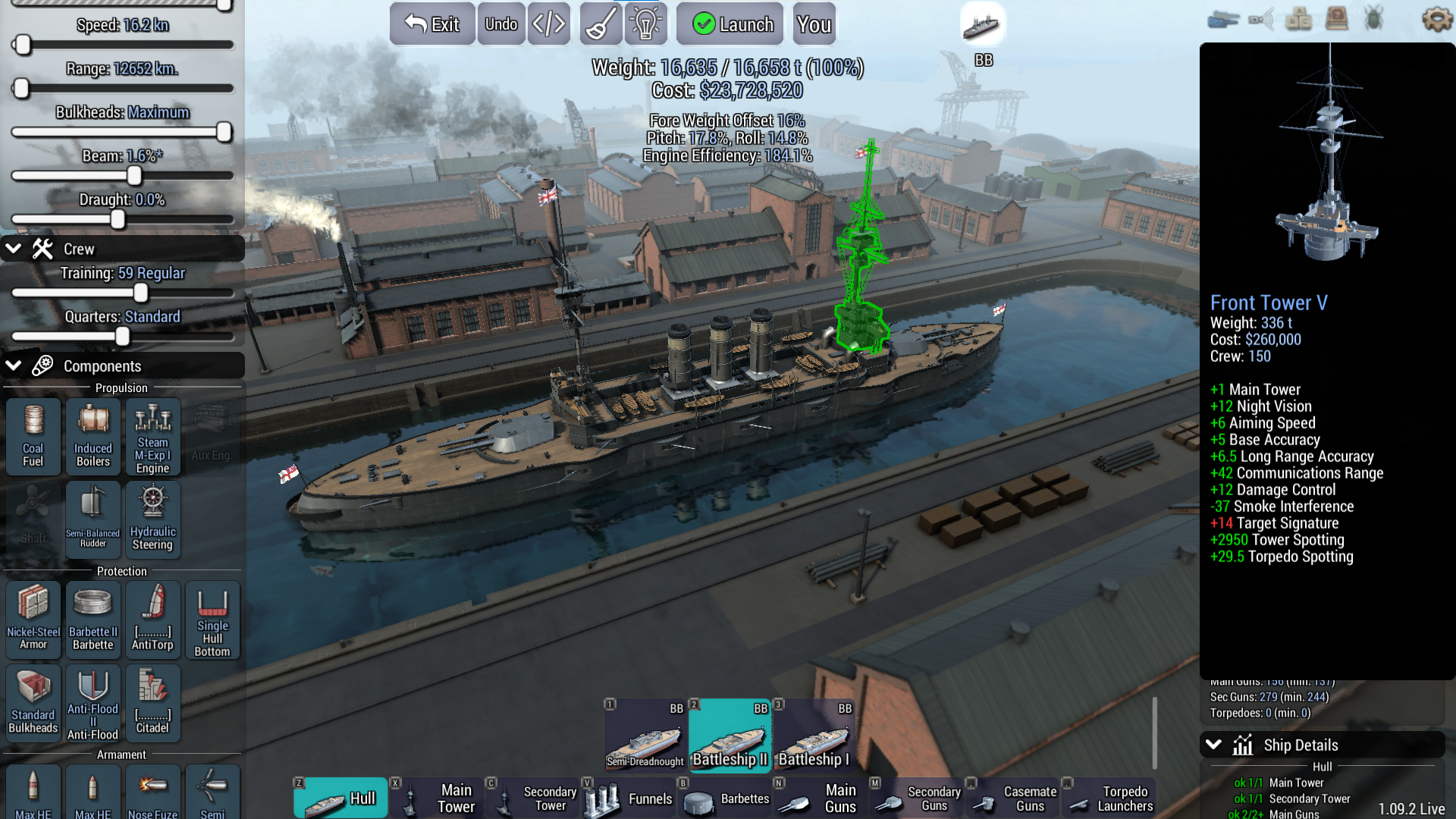The width and height of the screenshot is (1456, 819).
Task: Switch to the Main Tower category
Action: (438, 798)
